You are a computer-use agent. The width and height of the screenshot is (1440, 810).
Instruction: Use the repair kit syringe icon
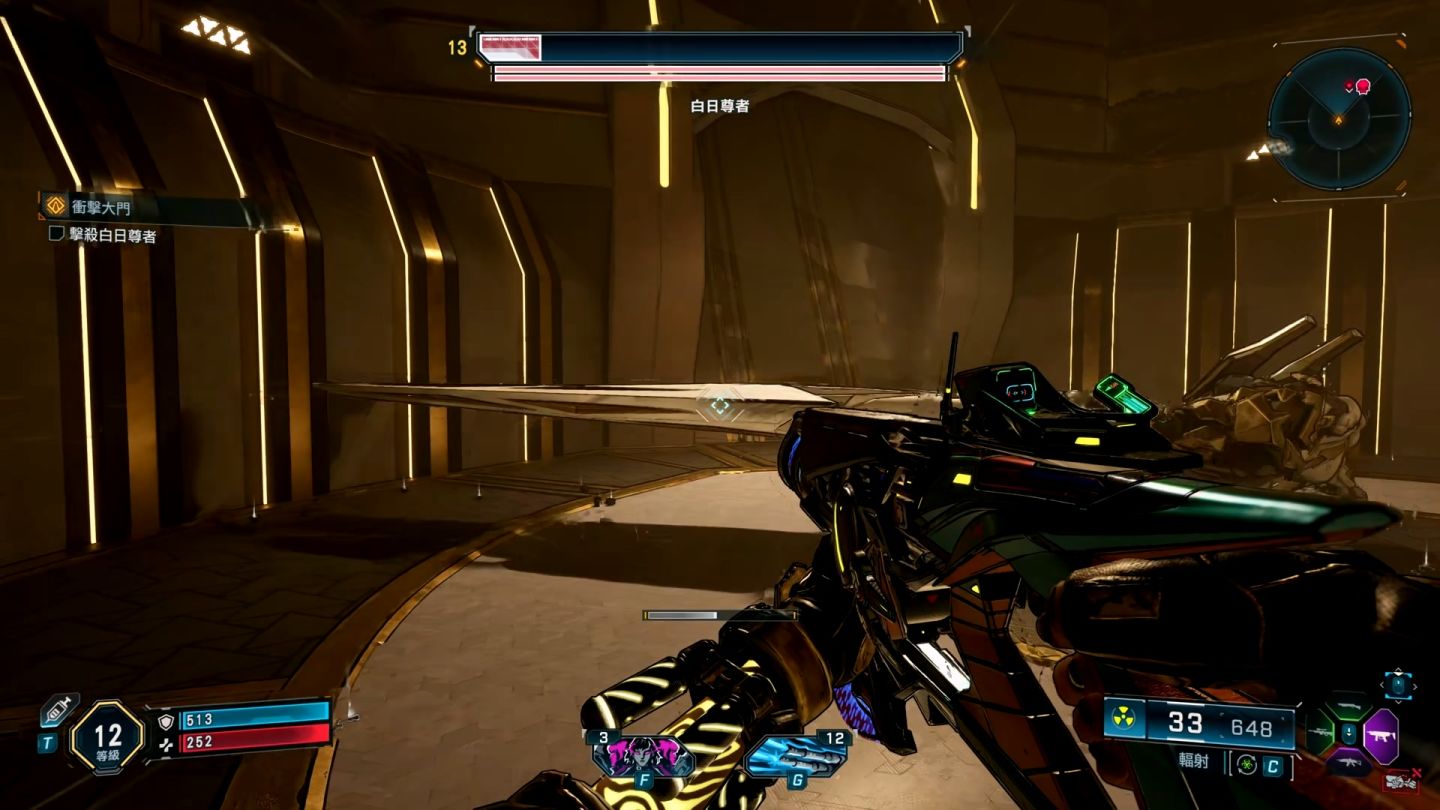click(x=58, y=711)
